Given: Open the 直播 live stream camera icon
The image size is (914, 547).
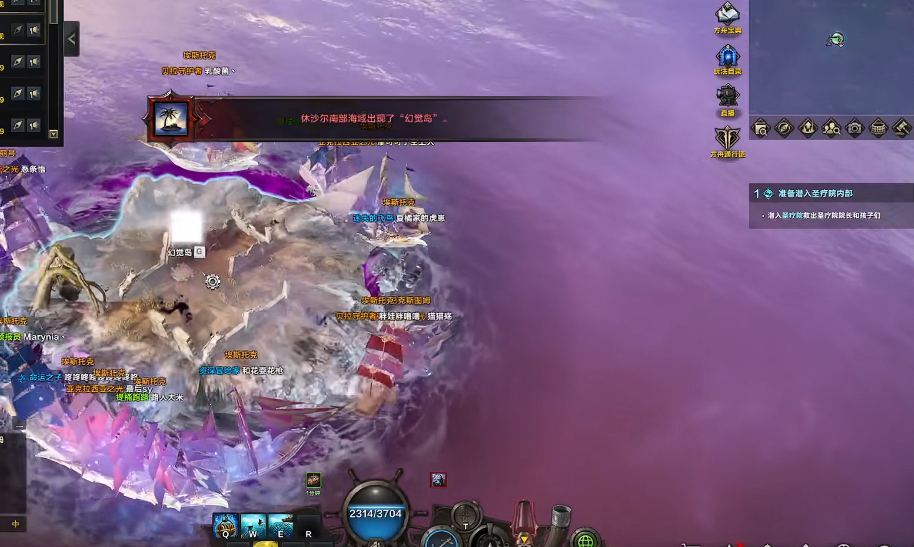Looking at the screenshot, I should click(728, 96).
